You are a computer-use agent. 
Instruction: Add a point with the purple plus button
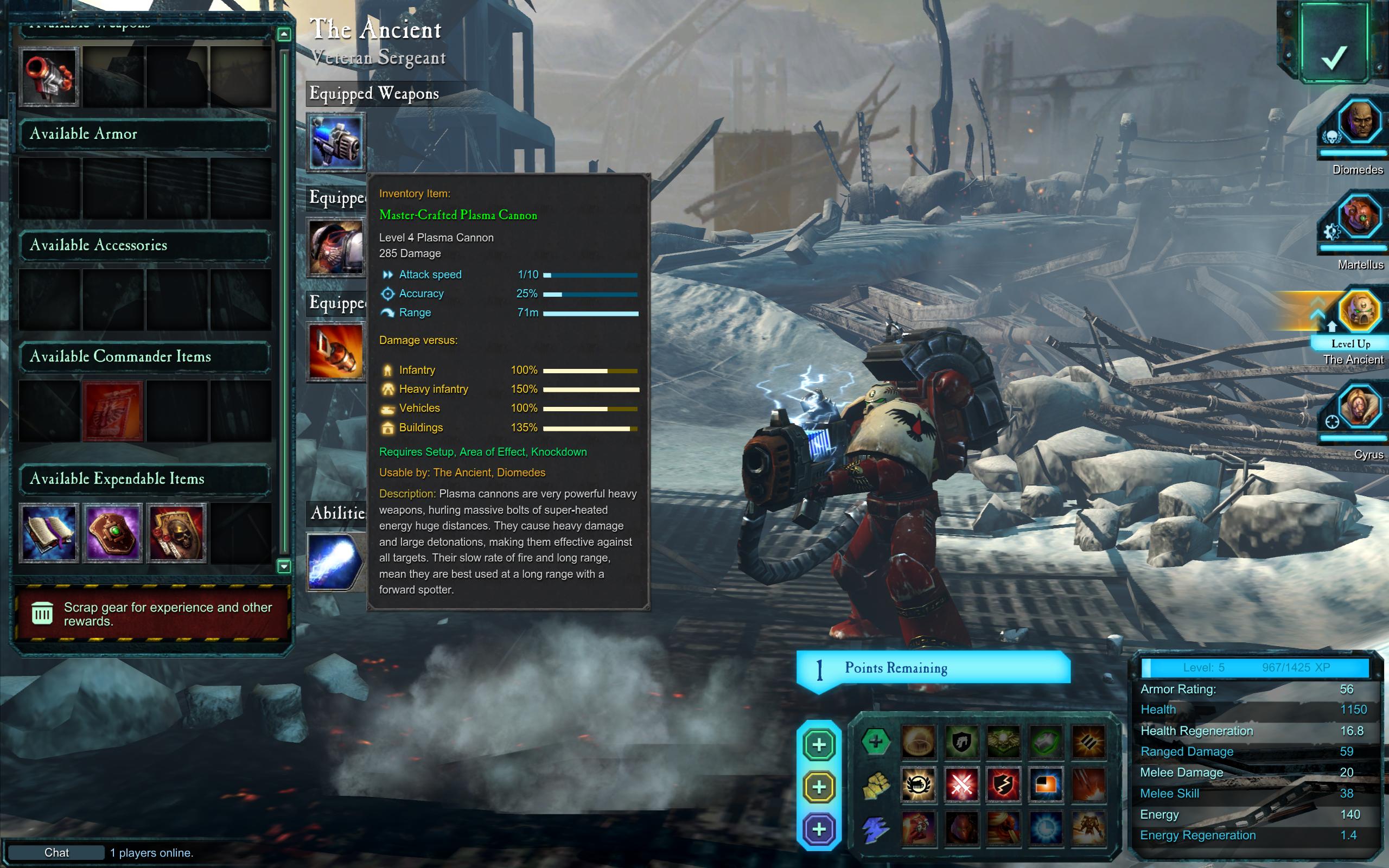point(819,829)
